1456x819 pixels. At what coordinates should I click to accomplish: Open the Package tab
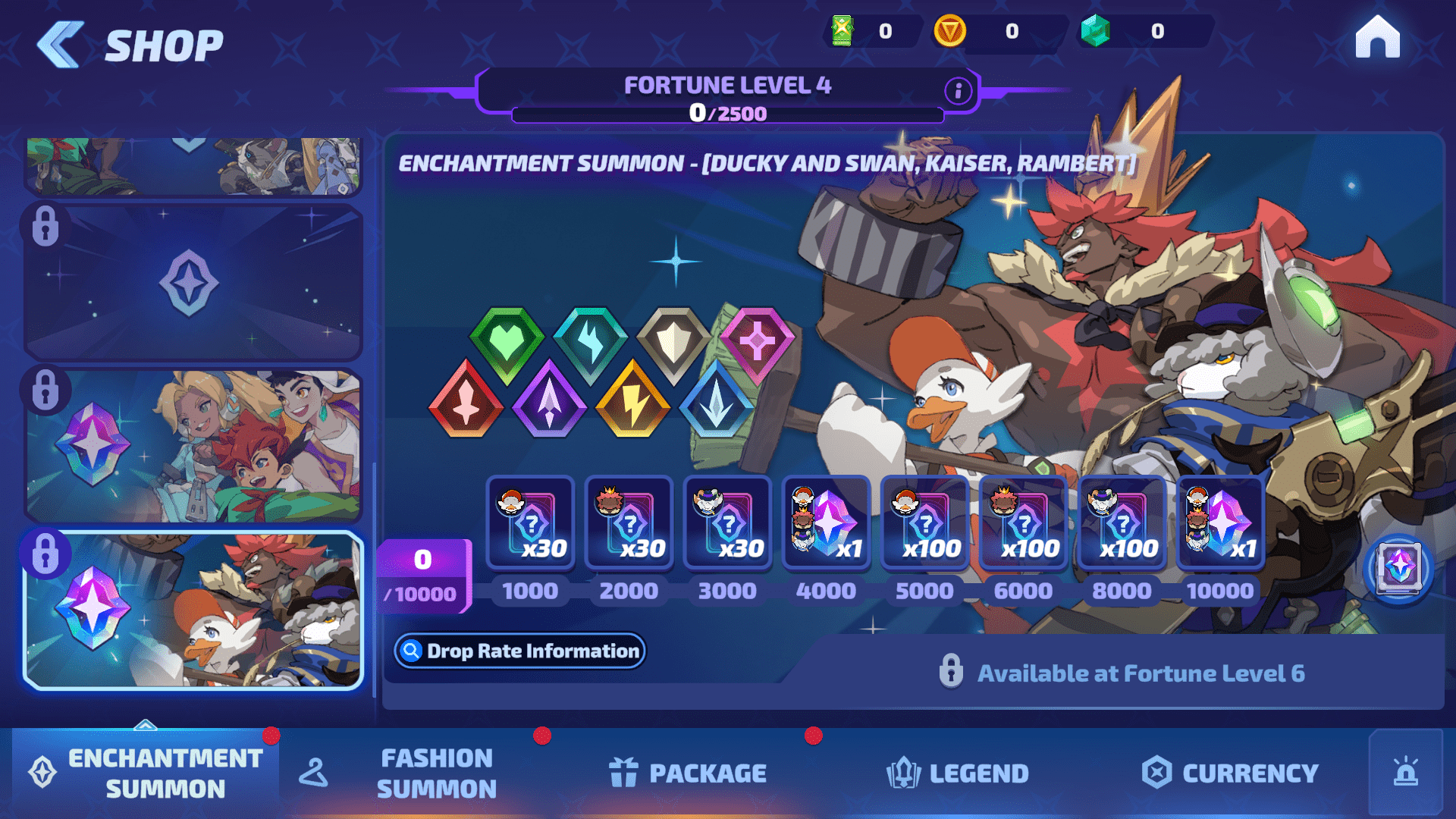(x=689, y=773)
